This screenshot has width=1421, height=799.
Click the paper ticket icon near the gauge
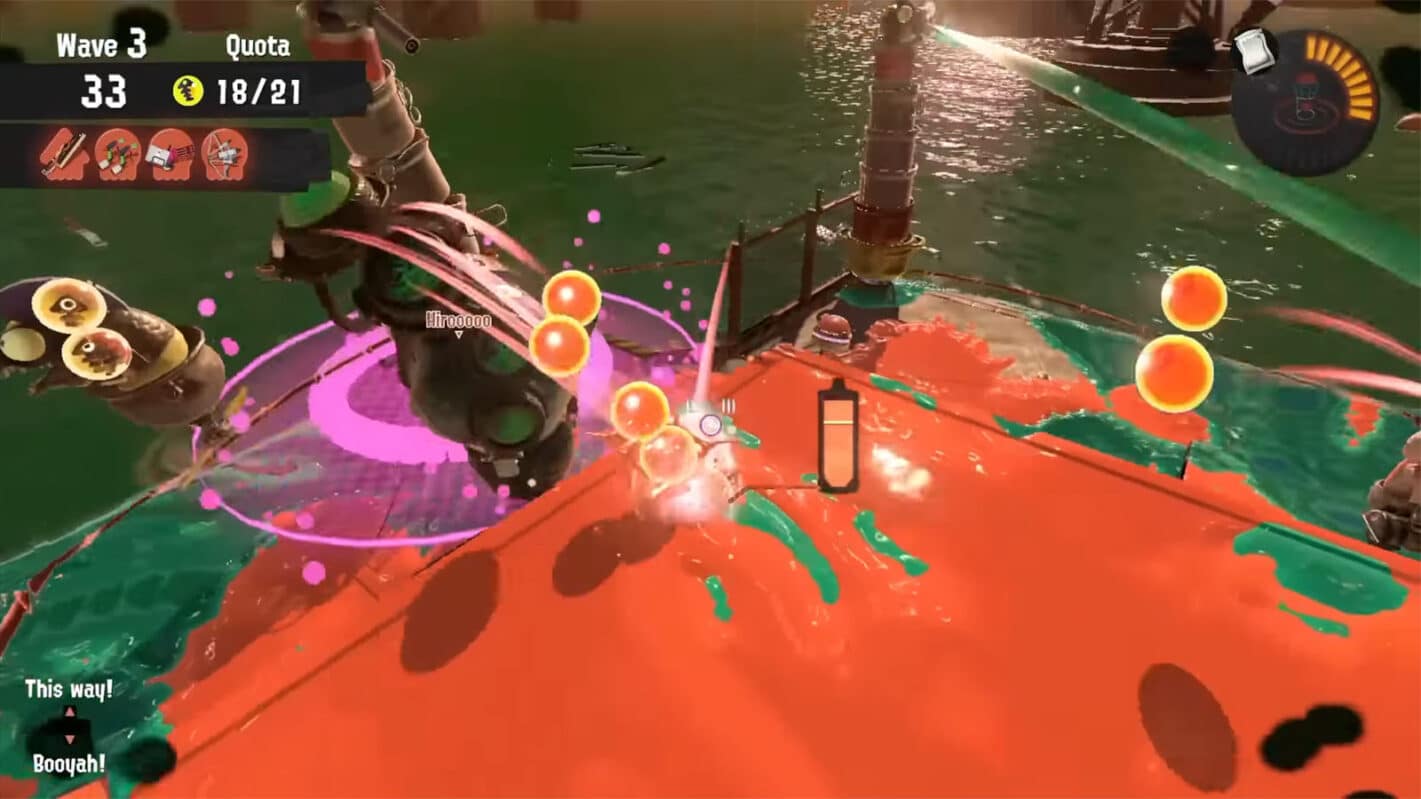(1255, 52)
